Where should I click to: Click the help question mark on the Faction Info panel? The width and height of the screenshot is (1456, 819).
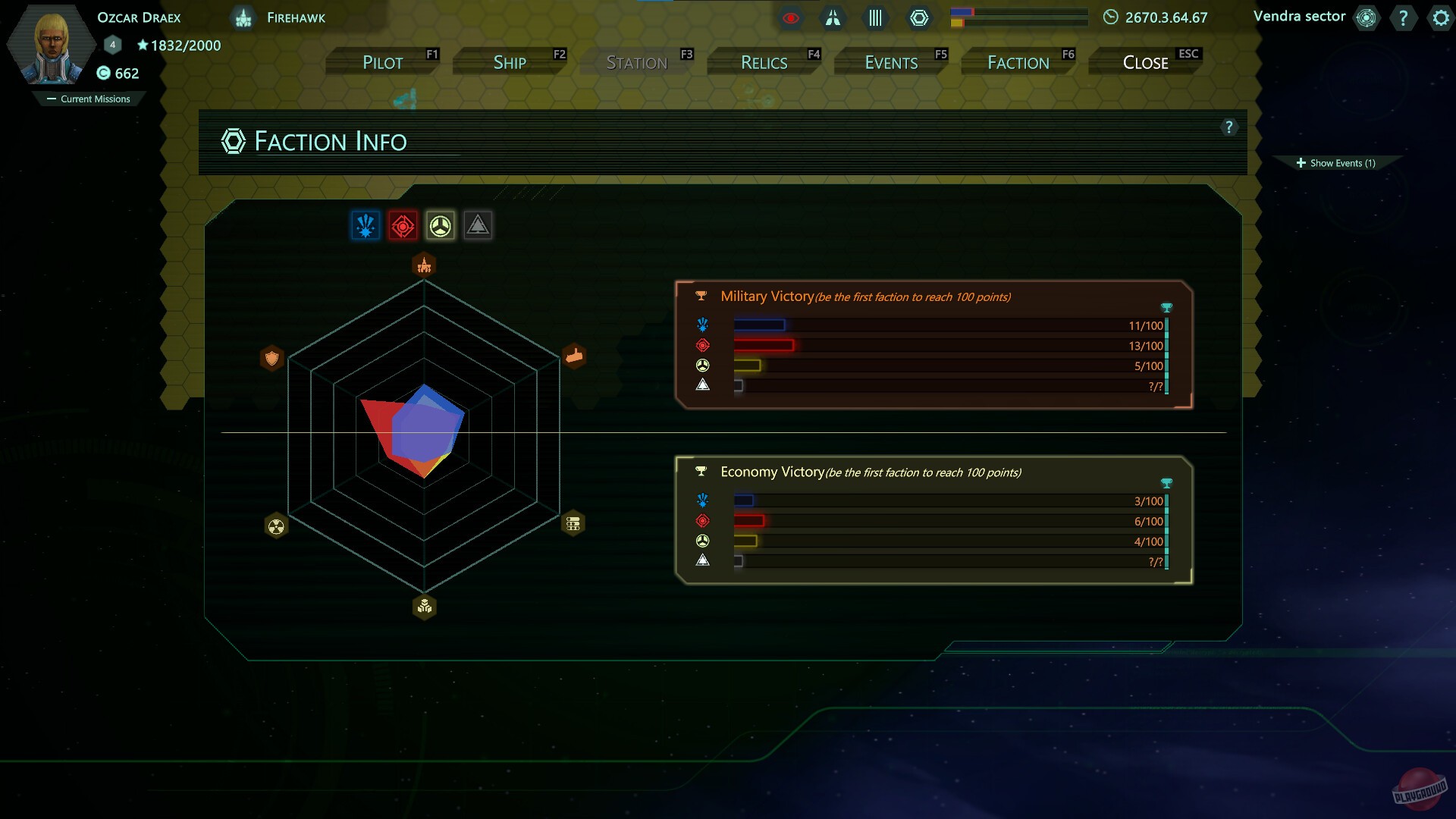click(1229, 127)
